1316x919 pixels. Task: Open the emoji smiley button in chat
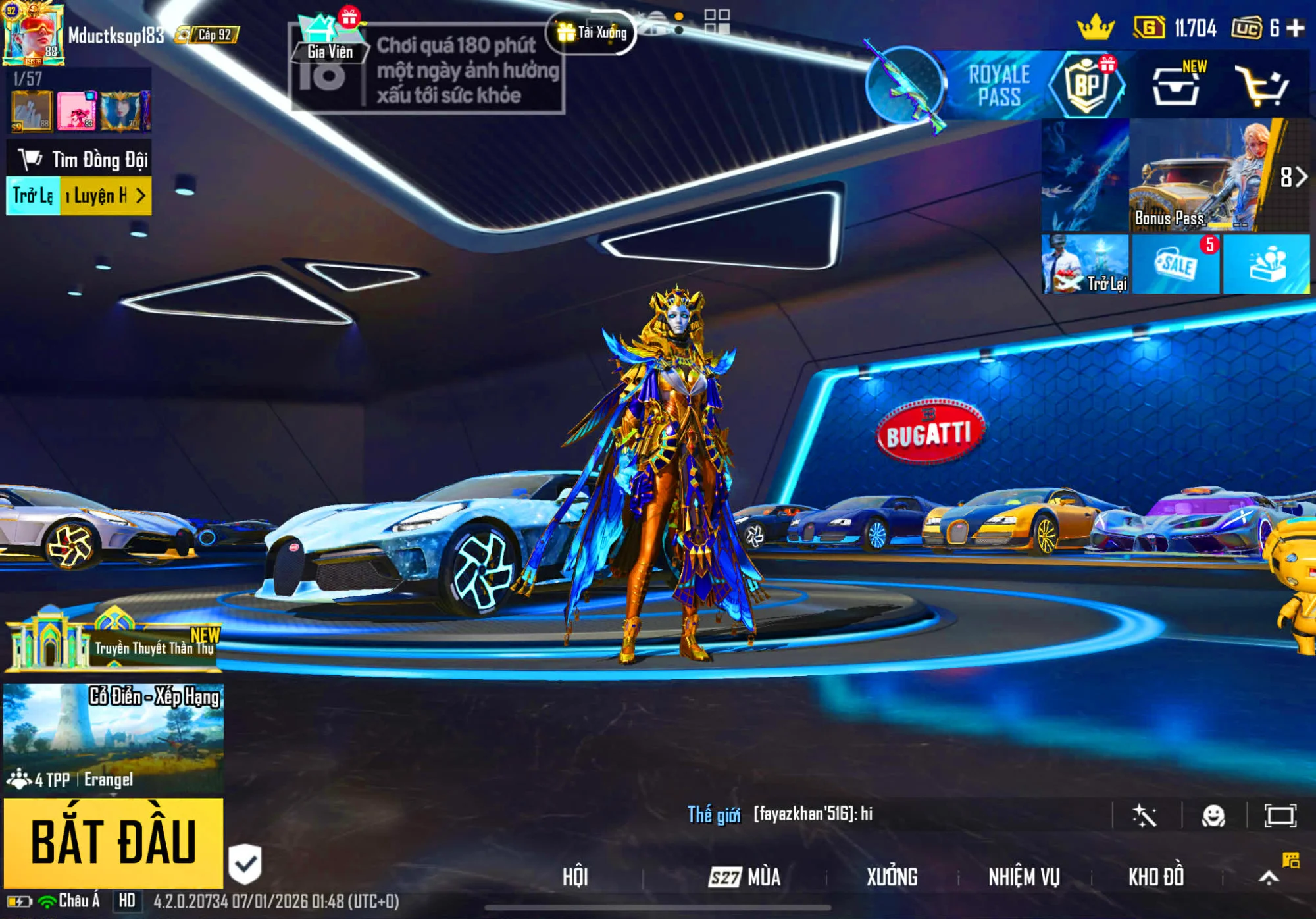(1213, 816)
